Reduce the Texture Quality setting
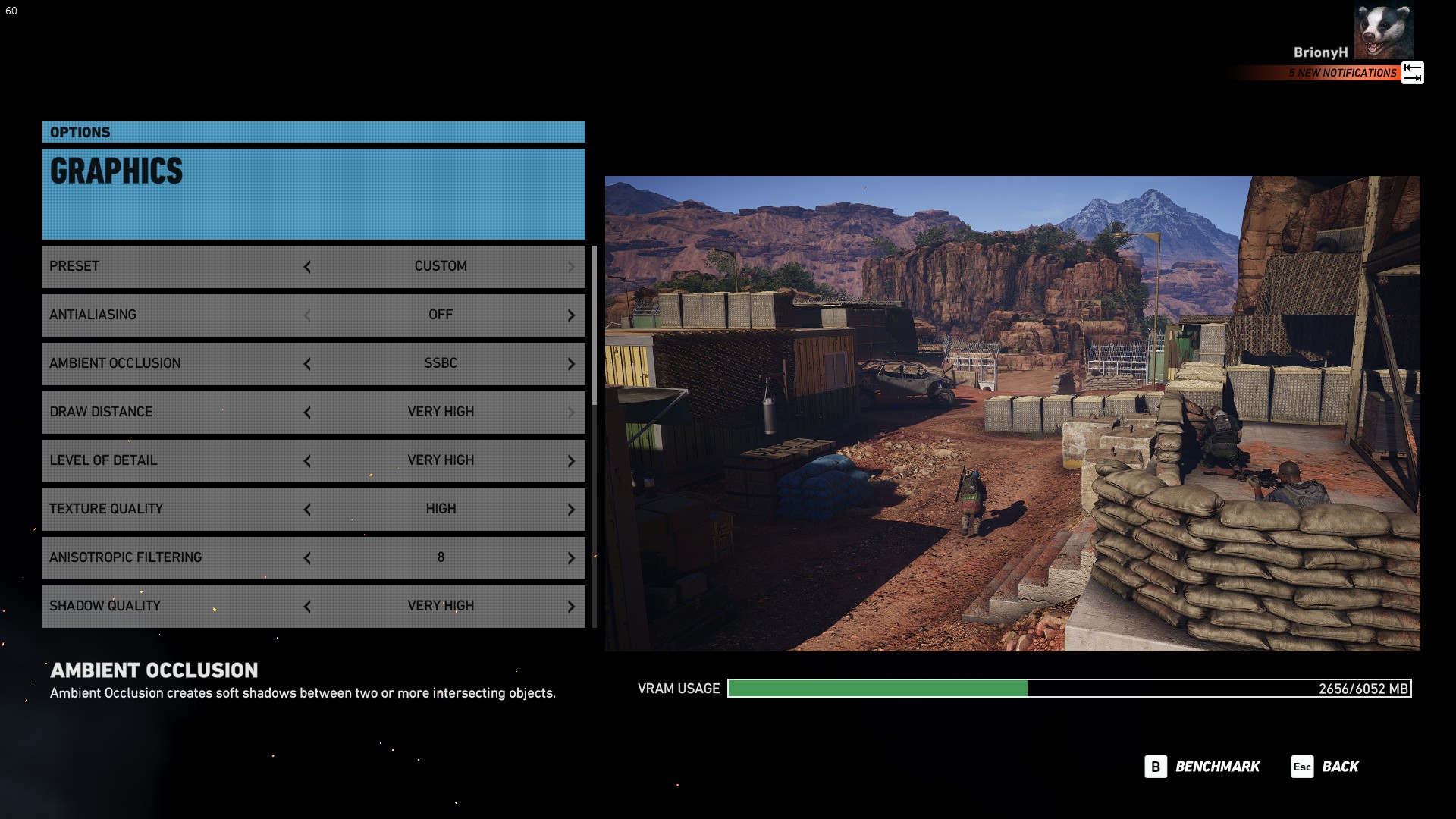The image size is (1456, 819). coord(307,510)
